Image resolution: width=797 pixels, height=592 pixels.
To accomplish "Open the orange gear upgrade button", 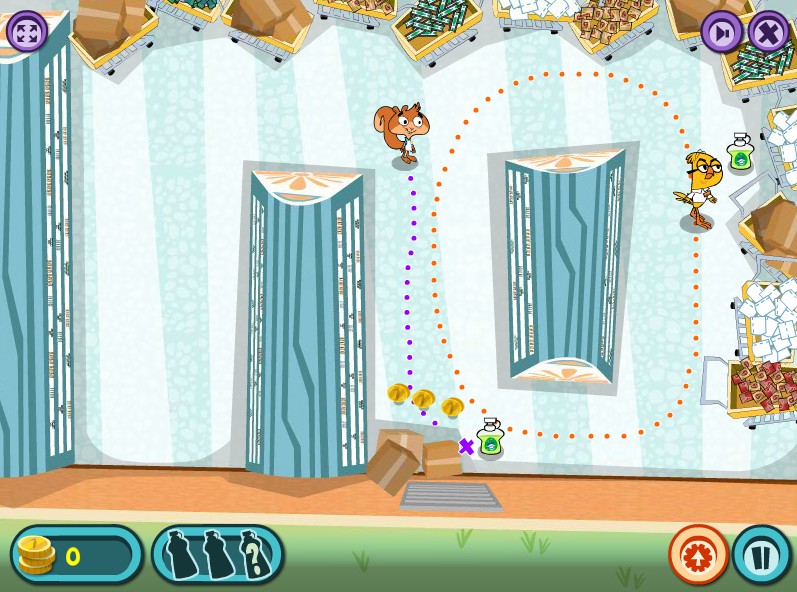I will point(698,554).
